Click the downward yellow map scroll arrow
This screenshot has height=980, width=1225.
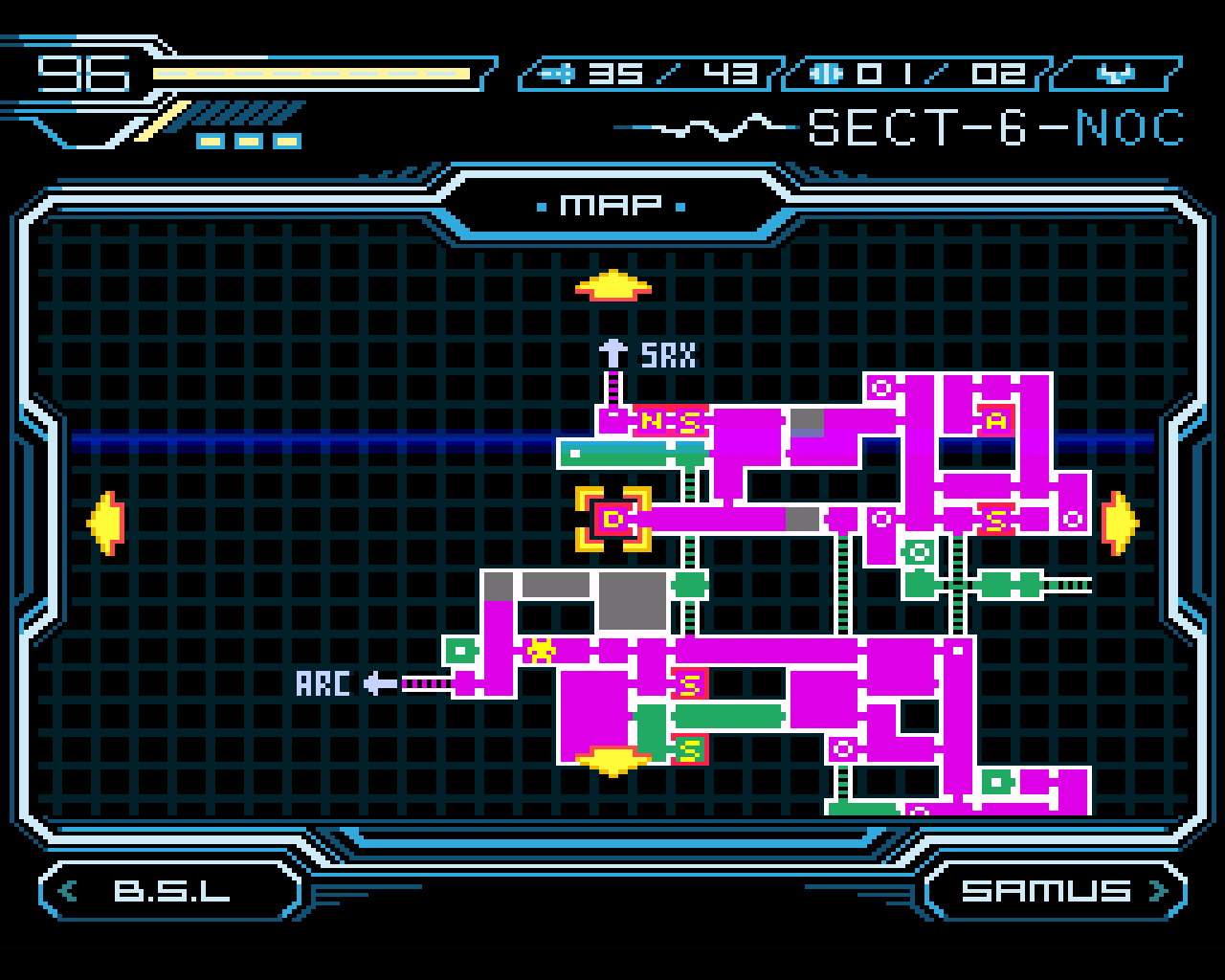point(612,761)
